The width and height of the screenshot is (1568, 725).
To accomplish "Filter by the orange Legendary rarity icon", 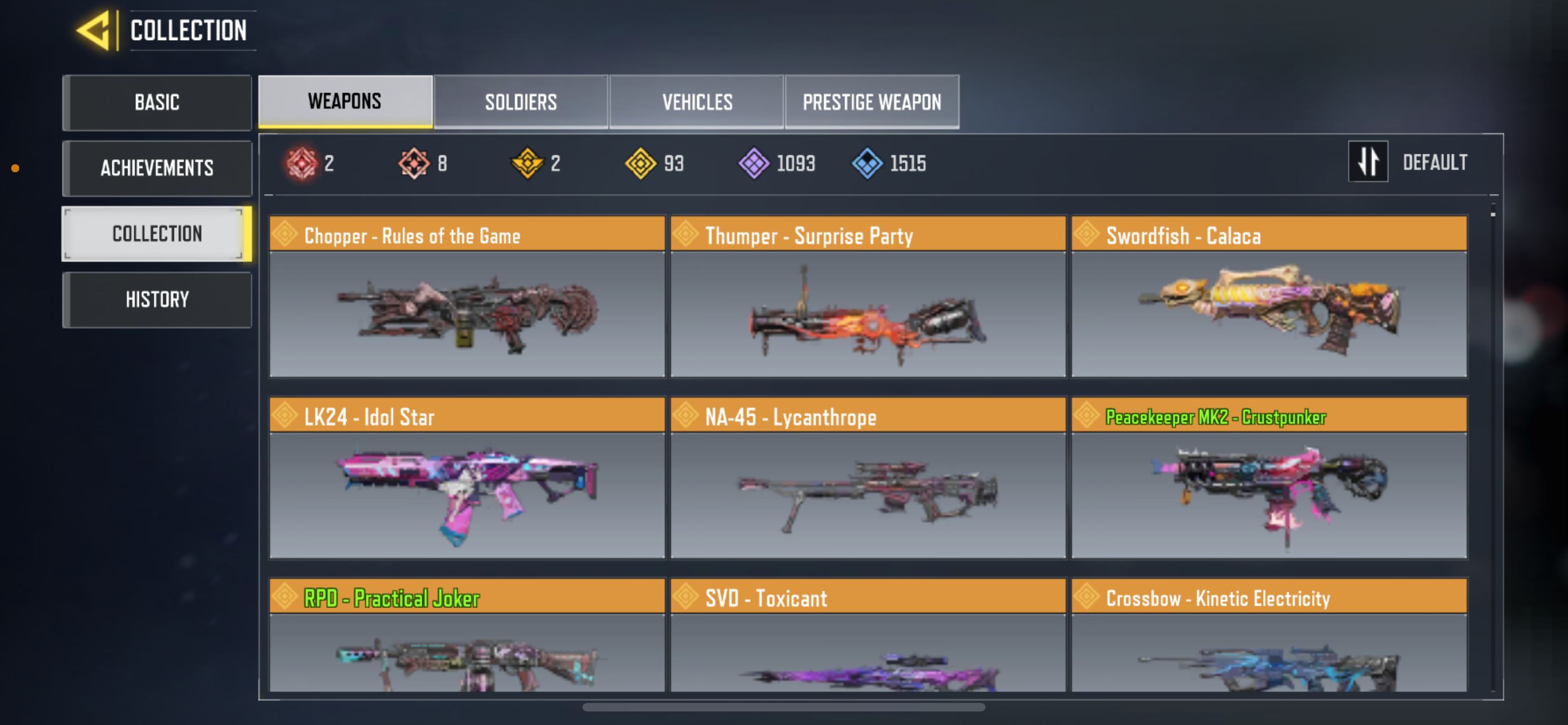I will point(415,163).
